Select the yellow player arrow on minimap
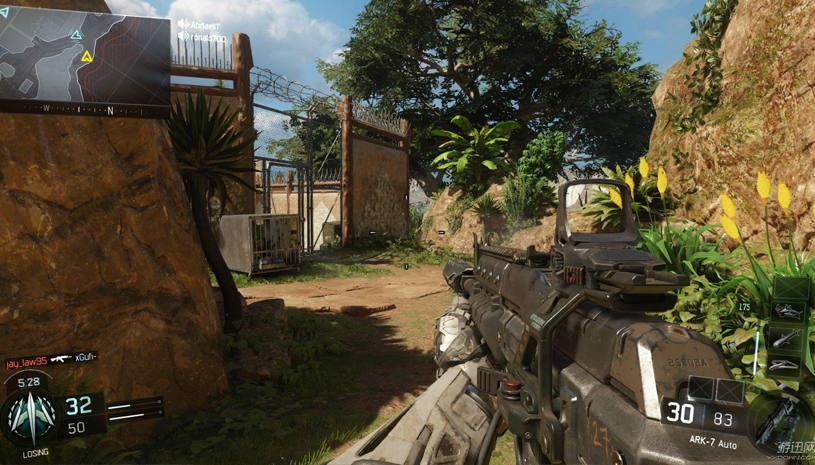The image size is (815, 465). 87,57
